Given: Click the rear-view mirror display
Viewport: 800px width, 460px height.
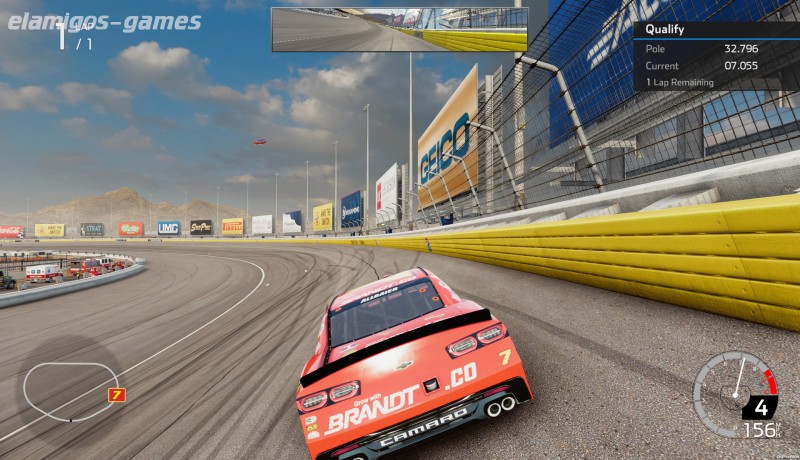Looking at the screenshot, I should 399,29.
